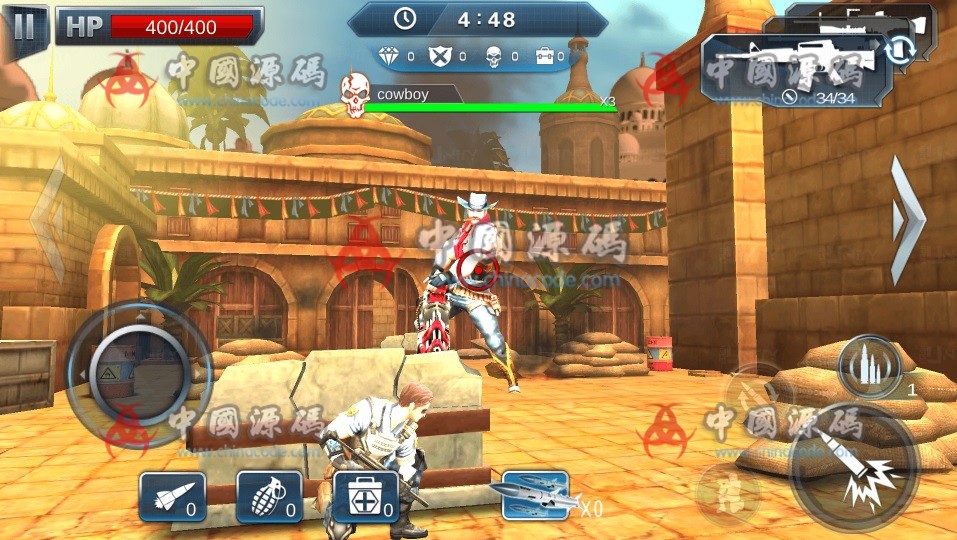
Task: Throw a grenade from the grenade slot
Action: (269, 496)
